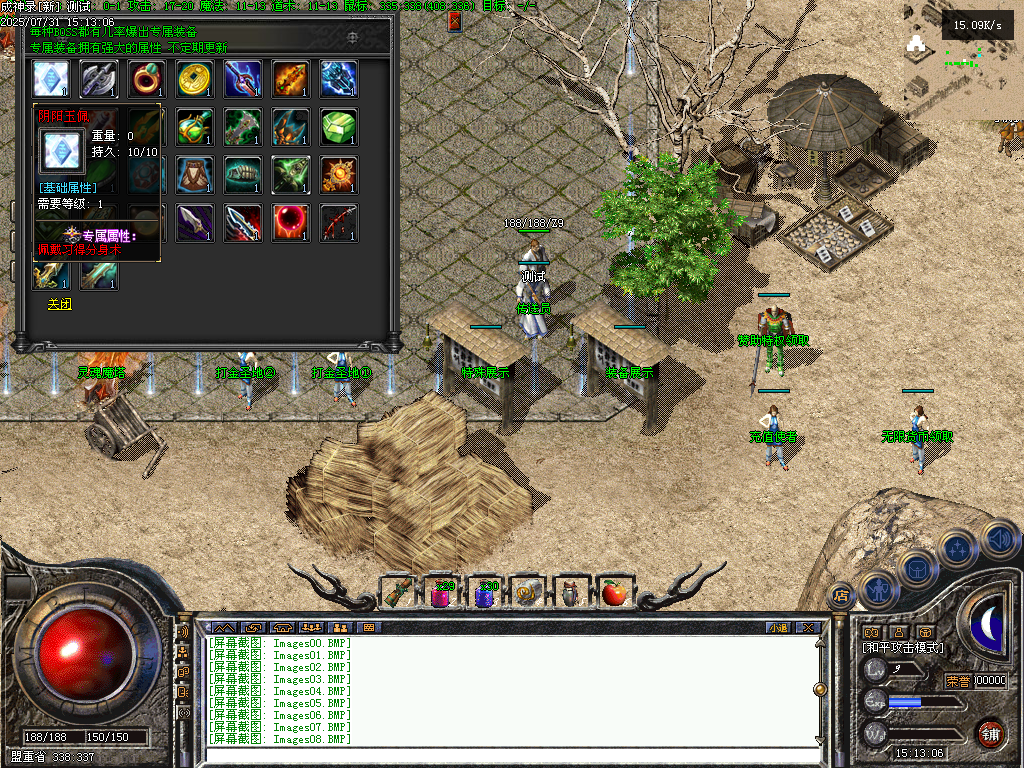This screenshot has height=768, width=1024.
Task: Open the 店 shop button
Action: (841, 594)
